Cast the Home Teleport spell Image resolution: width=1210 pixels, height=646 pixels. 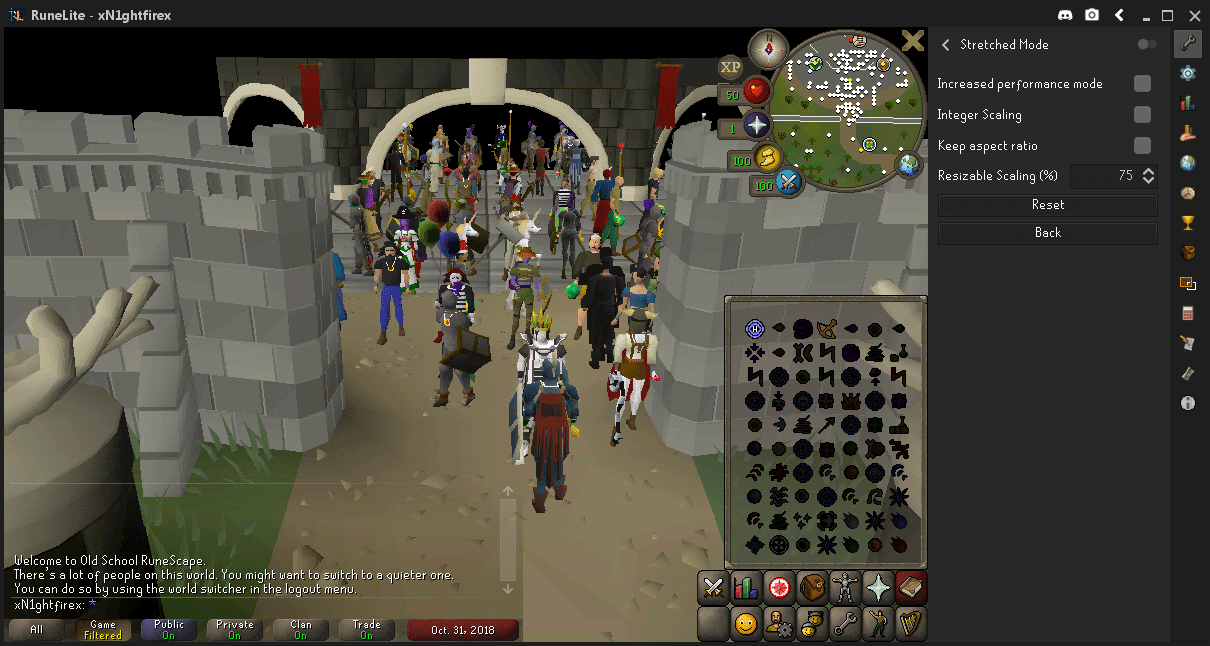[755, 329]
